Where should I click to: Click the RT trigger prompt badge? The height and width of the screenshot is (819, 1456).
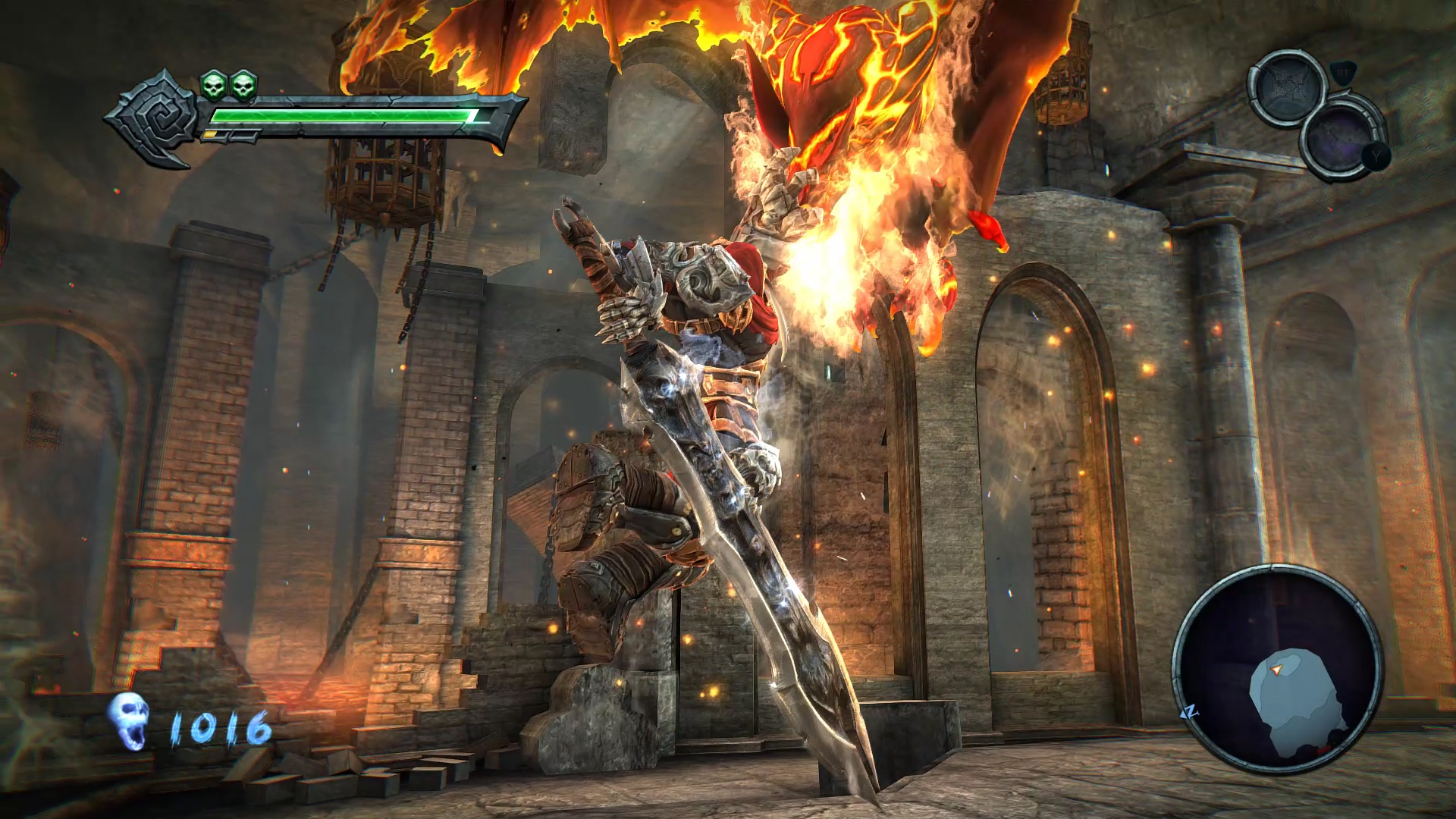point(1342,74)
